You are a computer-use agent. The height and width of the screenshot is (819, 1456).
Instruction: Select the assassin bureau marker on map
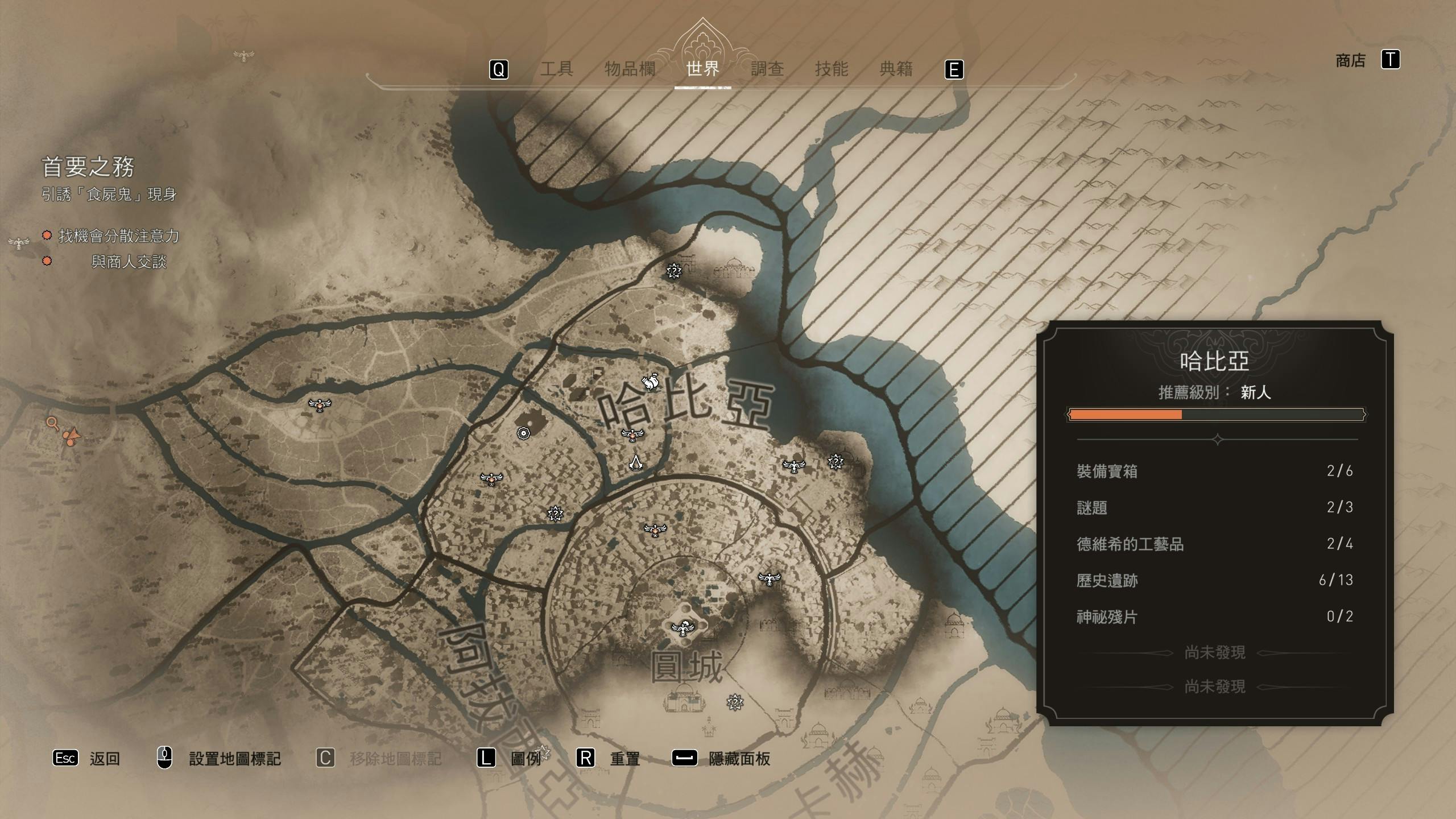[x=636, y=462]
